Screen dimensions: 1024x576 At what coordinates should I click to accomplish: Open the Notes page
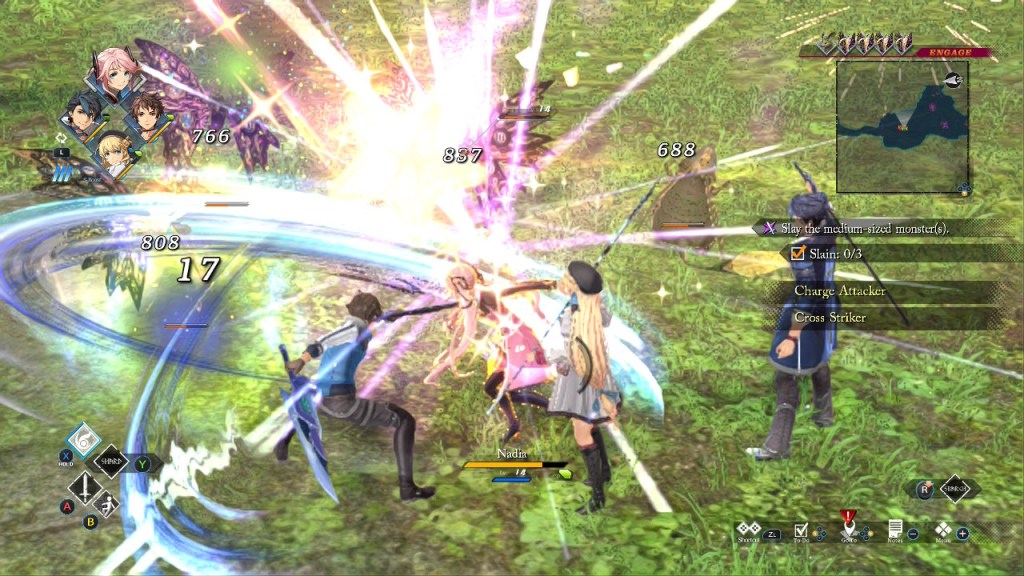pos(895,529)
